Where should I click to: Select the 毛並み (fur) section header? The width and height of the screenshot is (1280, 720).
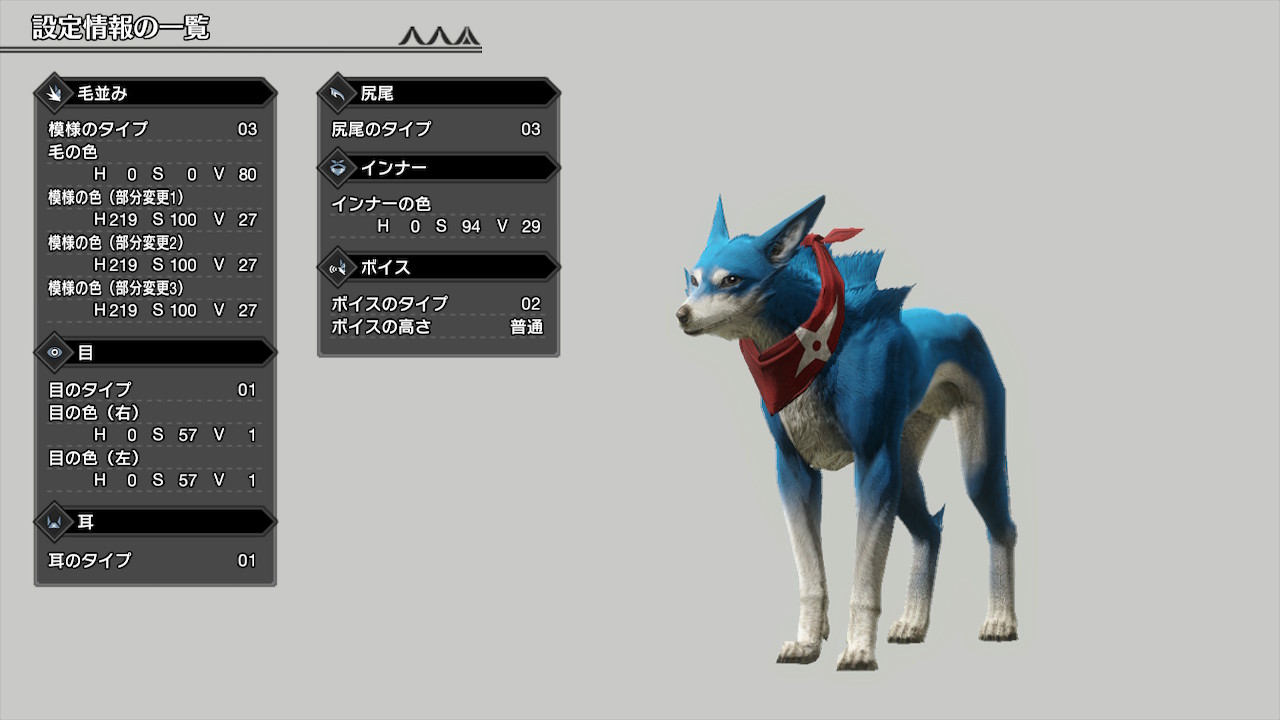click(155, 93)
